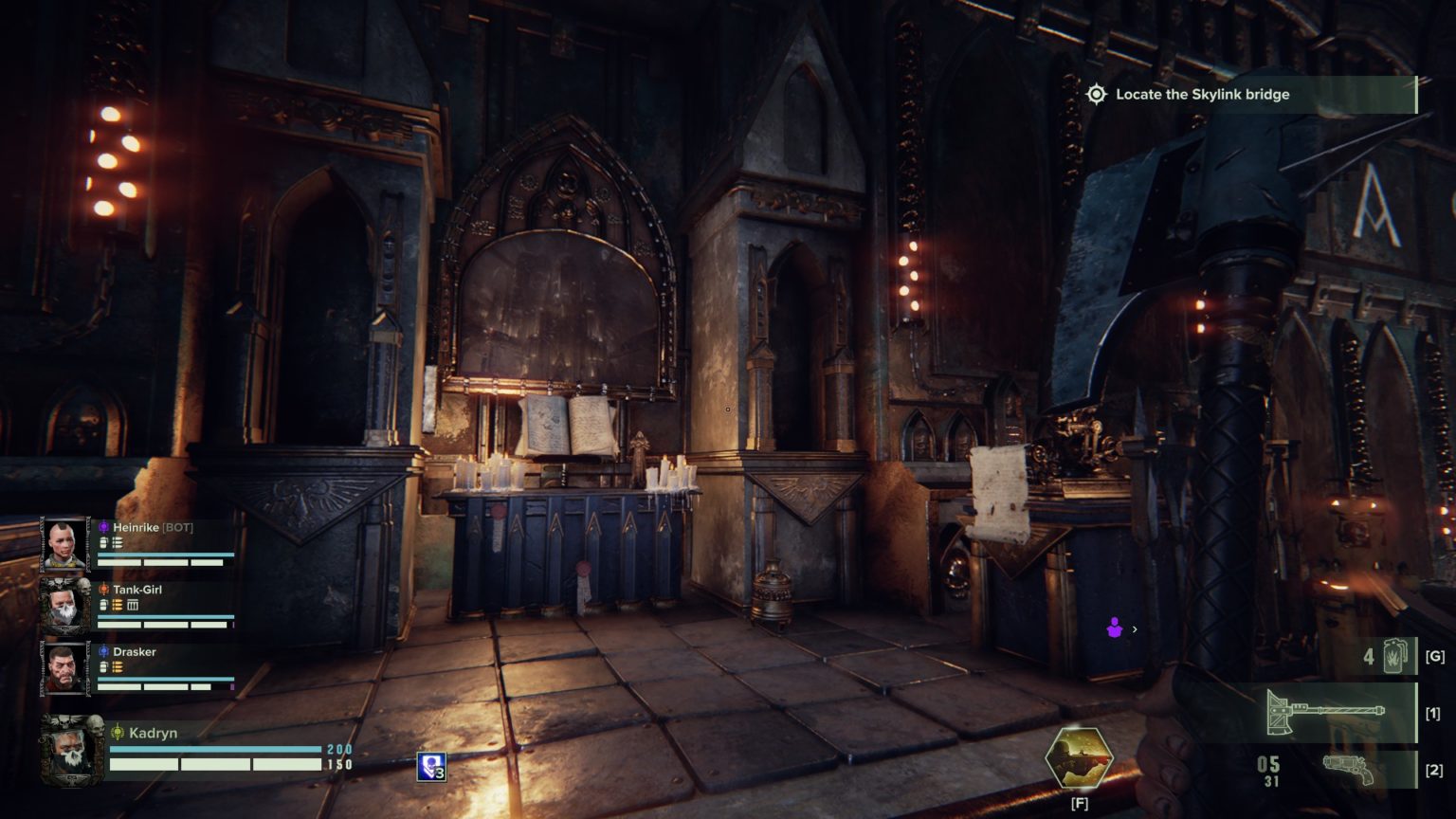Select Tank-Girl's teammate portrait
Image resolution: width=1456 pixels, height=819 pixels.
(x=65, y=606)
